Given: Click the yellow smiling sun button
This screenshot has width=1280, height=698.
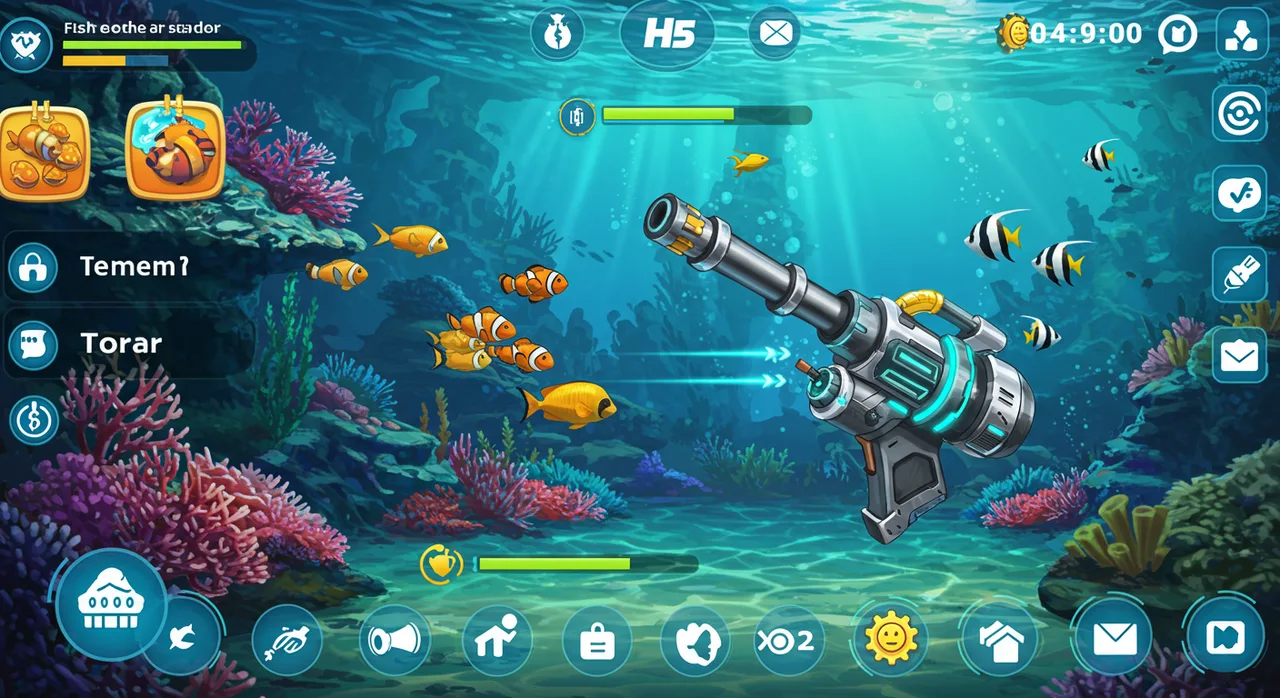Looking at the screenshot, I should (x=889, y=638).
